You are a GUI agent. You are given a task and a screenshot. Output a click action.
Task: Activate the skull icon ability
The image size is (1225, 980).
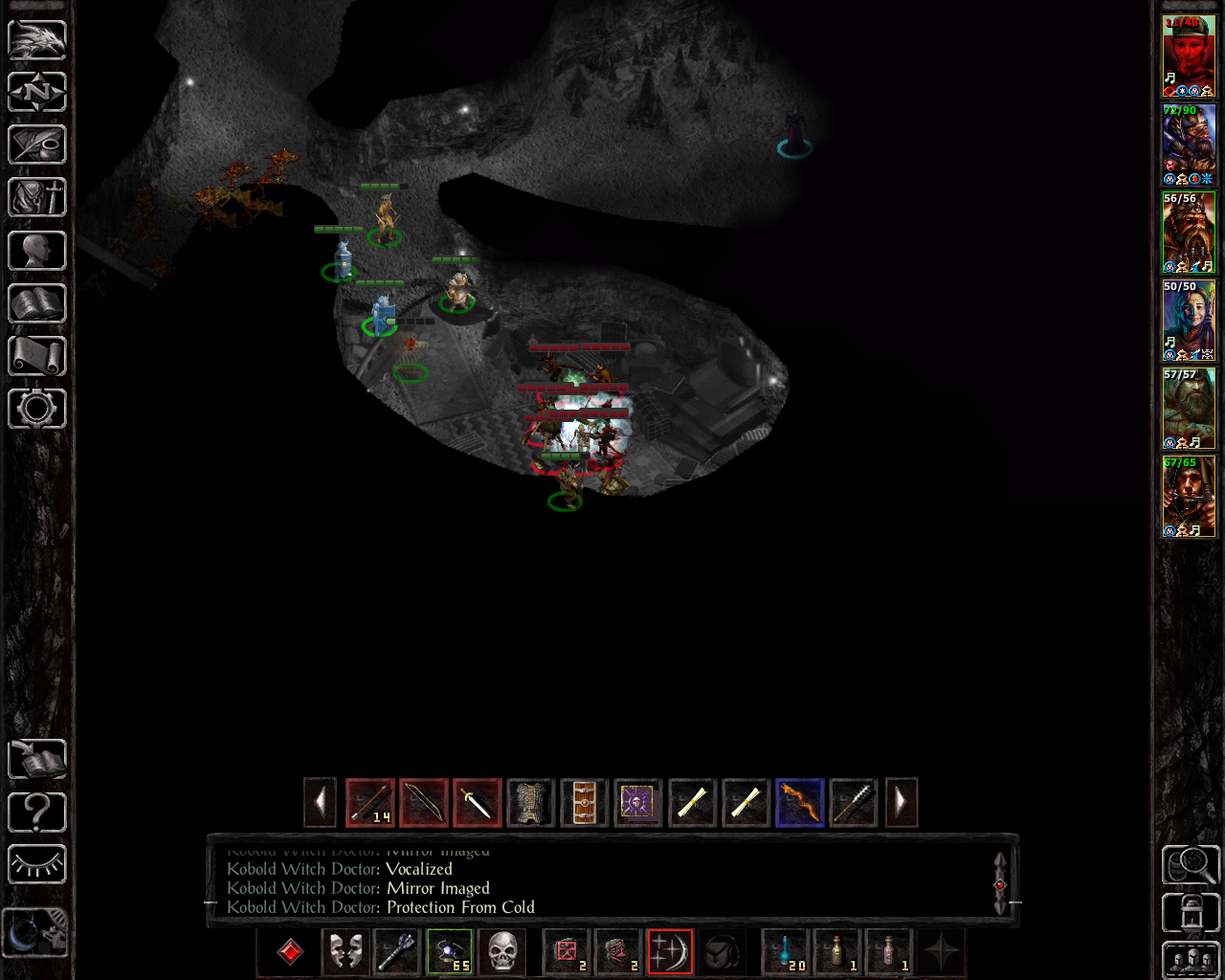click(502, 952)
